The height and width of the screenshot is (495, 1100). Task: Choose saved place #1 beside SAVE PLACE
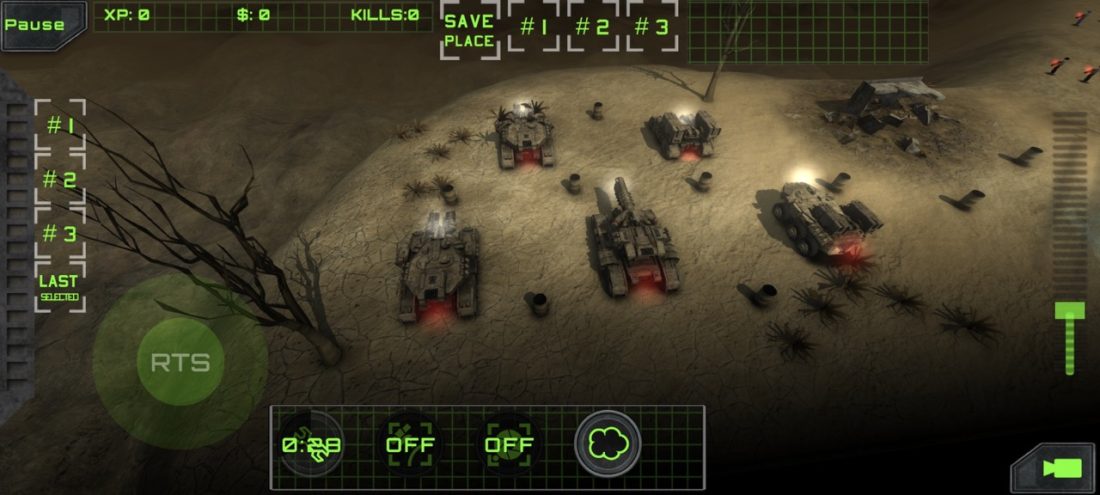click(533, 27)
